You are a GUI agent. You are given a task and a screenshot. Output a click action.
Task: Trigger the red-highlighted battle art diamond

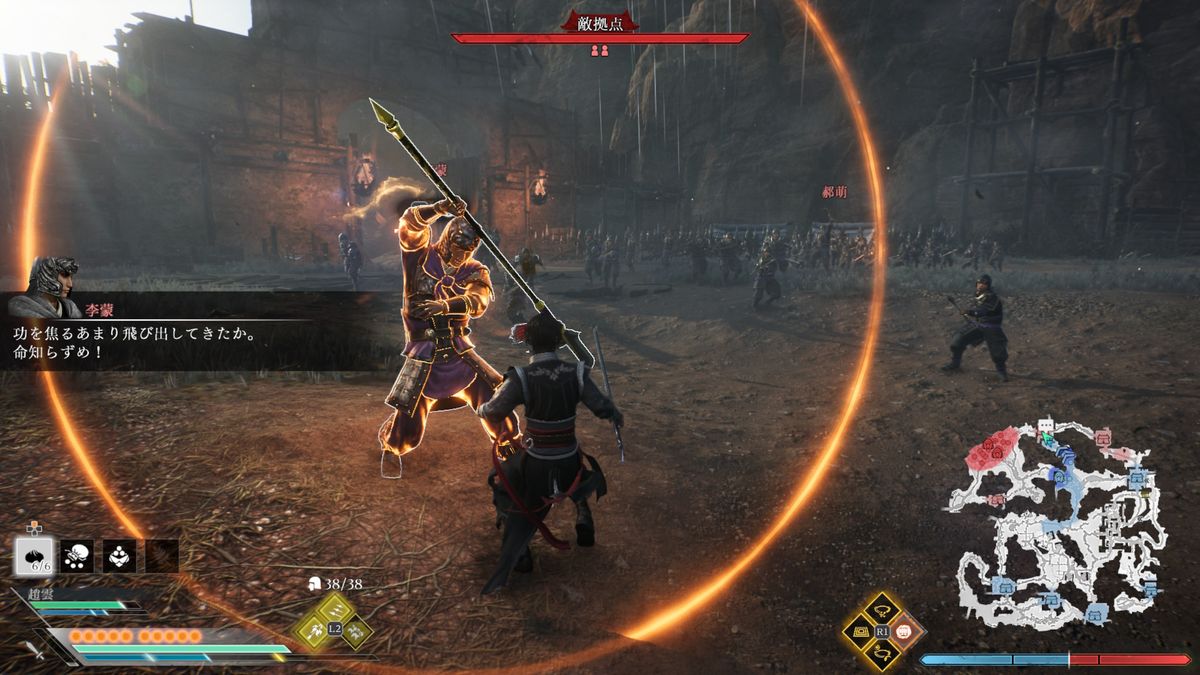click(x=905, y=631)
